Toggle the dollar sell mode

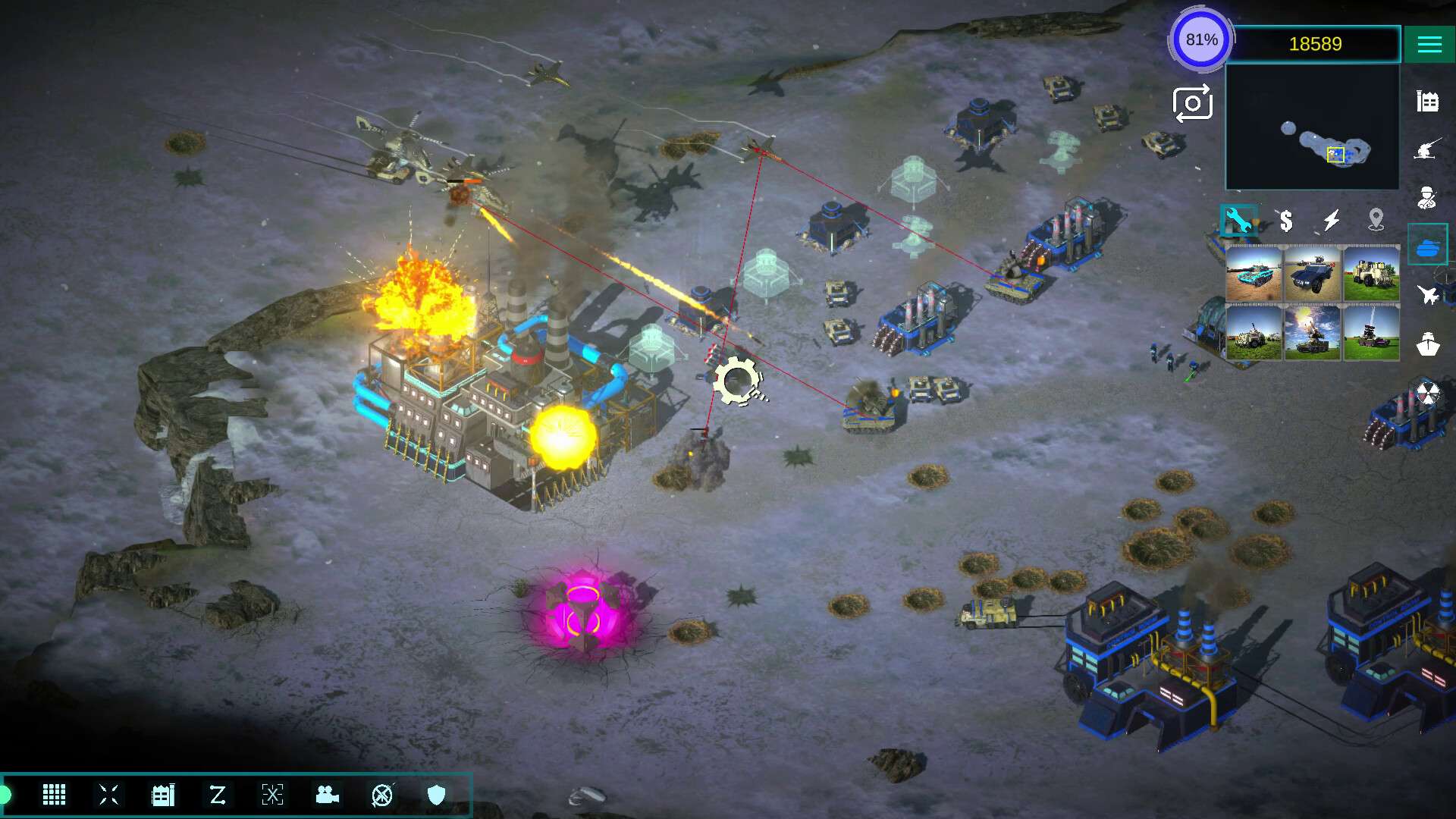pyautogui.click(x=1285, y=221)
